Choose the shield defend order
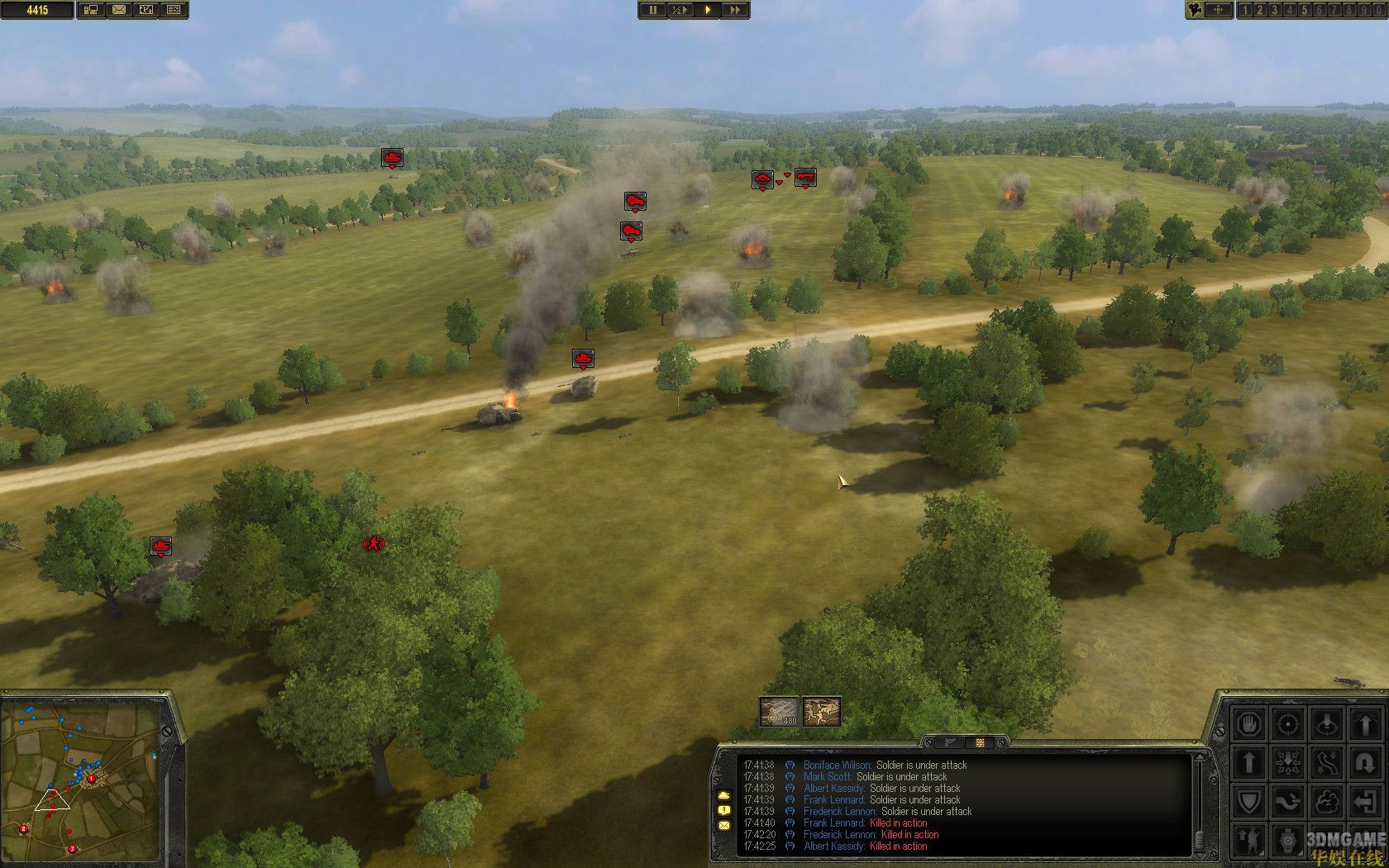Image resolution: width=1389 pixels, height=868 pixels. [x=1249, y=801]
